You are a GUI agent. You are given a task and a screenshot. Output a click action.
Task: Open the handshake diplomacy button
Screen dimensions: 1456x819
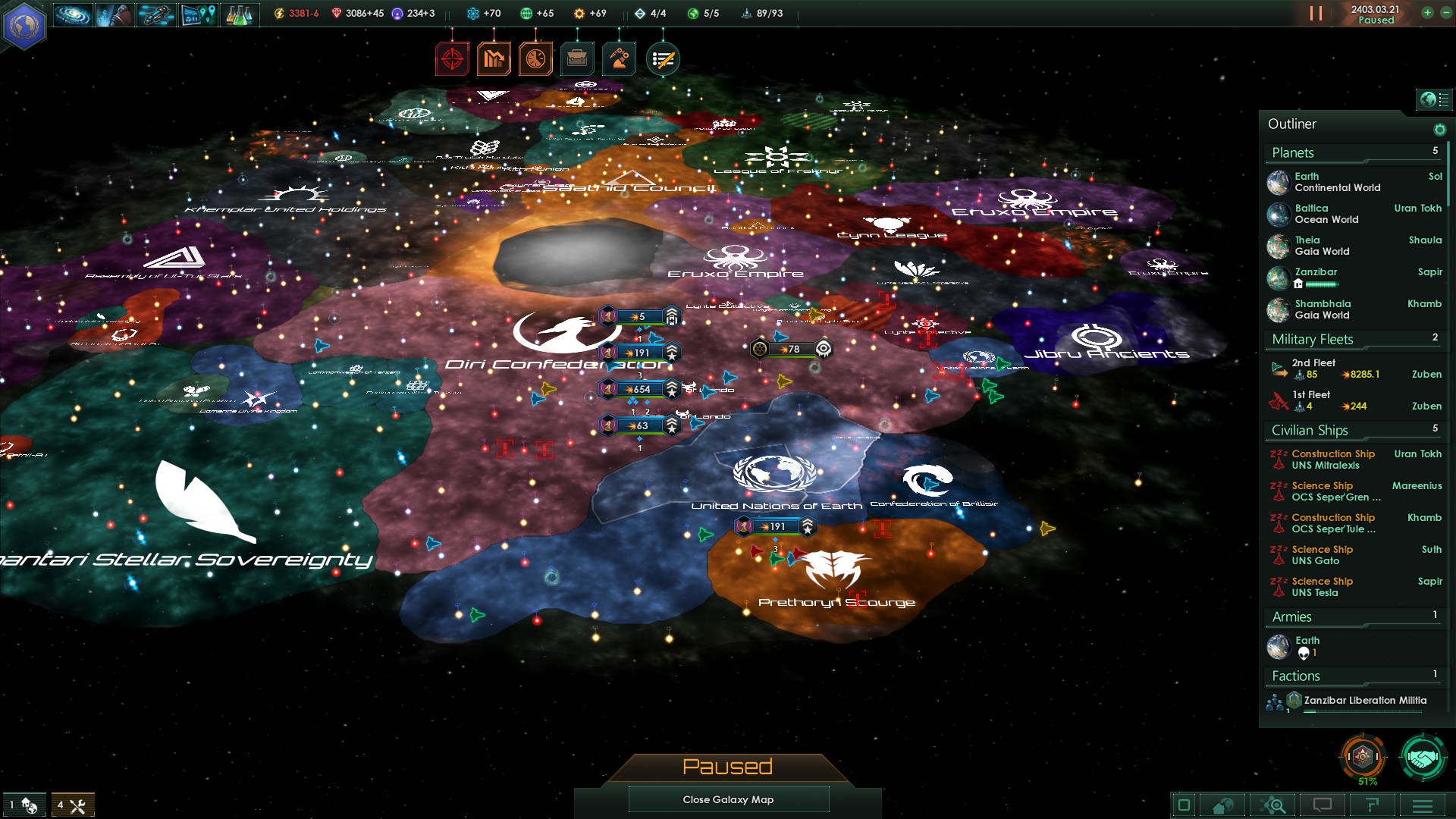1423,757
